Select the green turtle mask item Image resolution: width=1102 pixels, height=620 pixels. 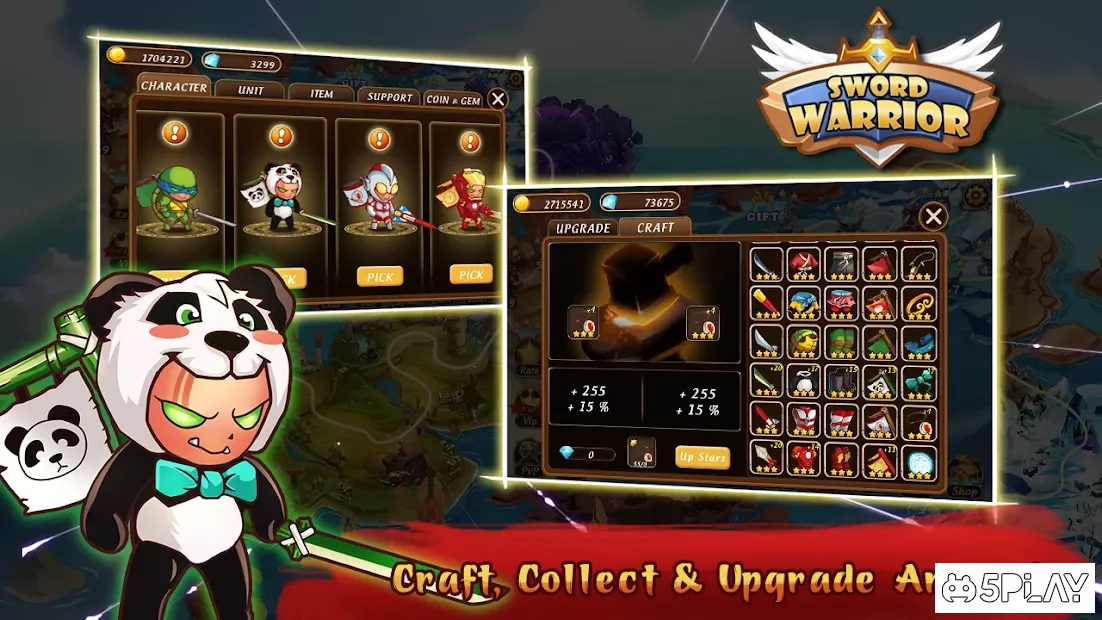tap(803, 343)
